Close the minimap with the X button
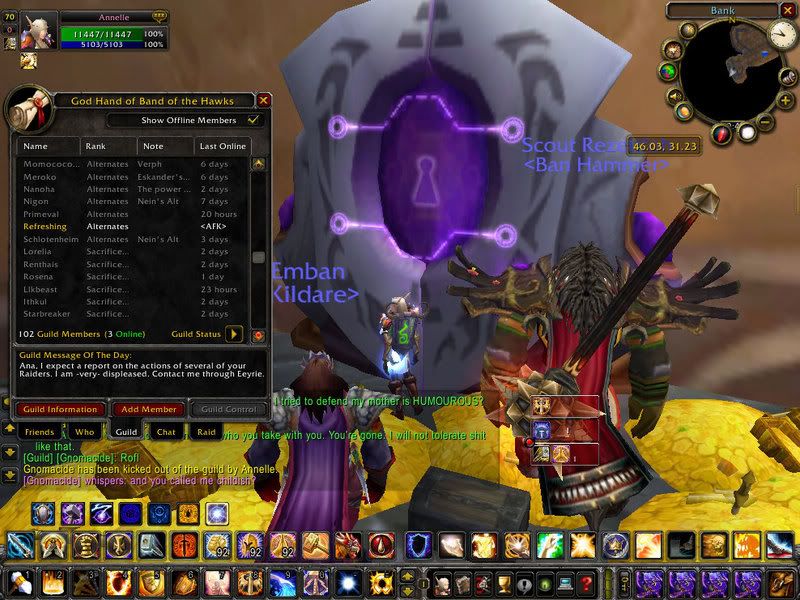This screenshot has width=800, height=600. click(x=788, y=11)
